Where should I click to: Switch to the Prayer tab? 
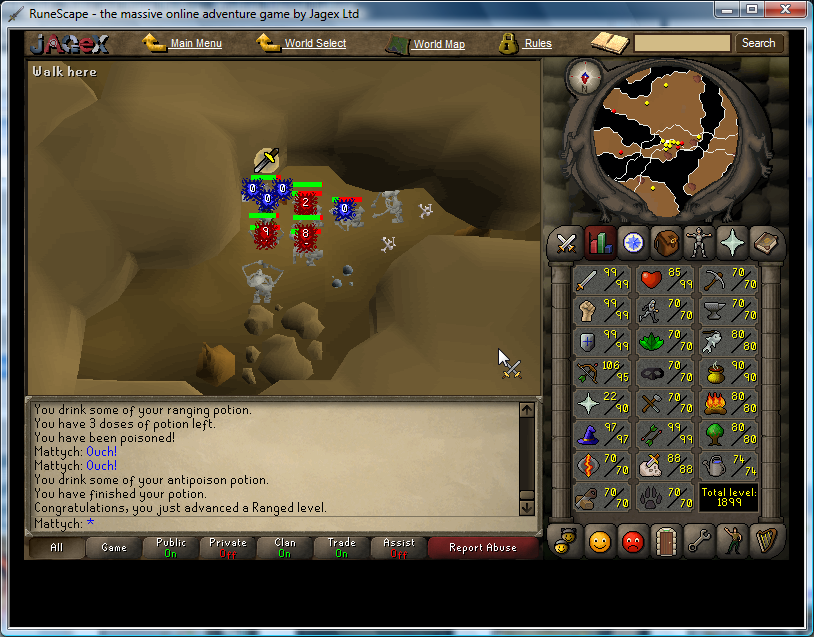(x=731, y=242)
